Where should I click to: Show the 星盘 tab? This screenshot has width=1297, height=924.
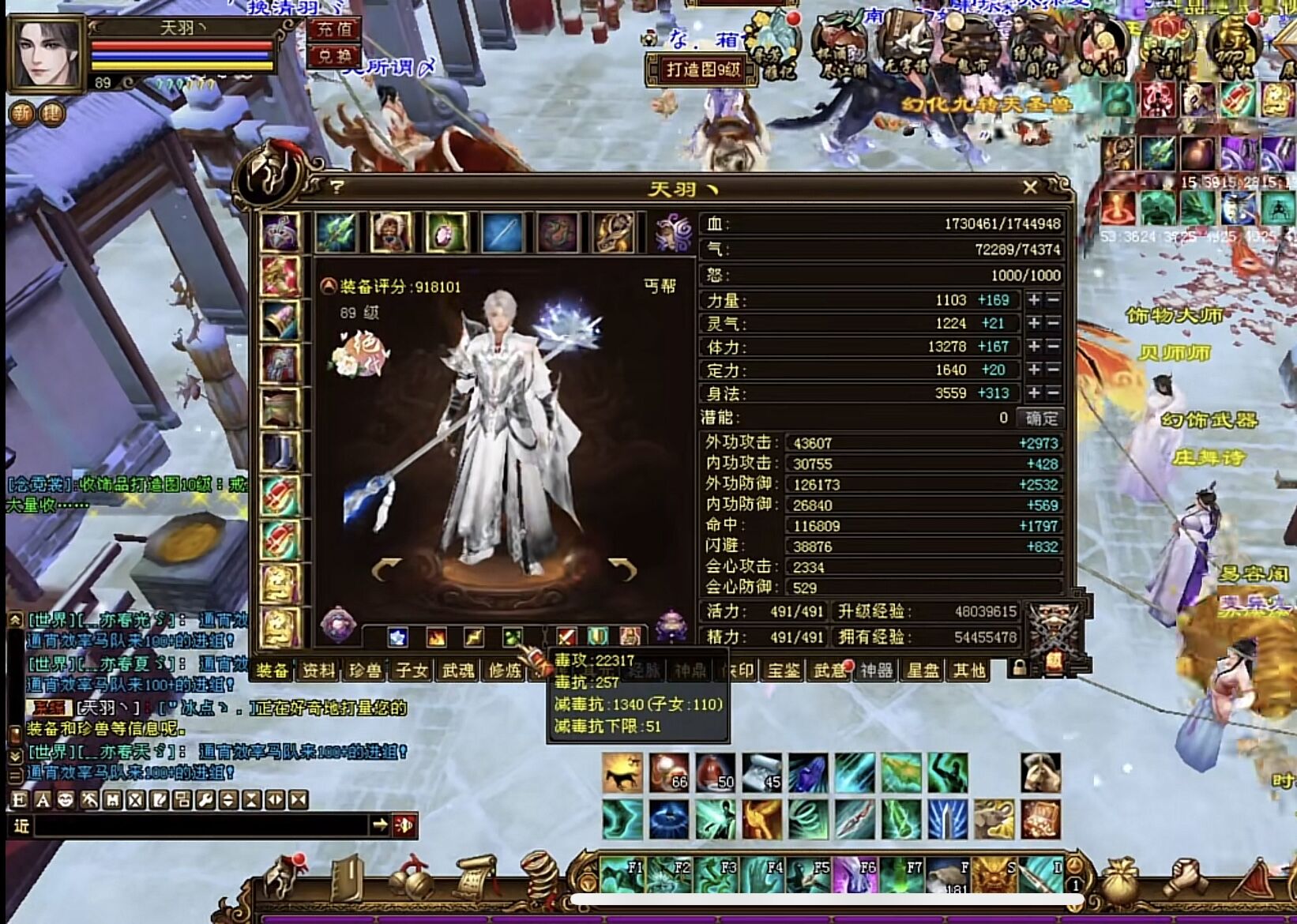[x=923, y=670]
